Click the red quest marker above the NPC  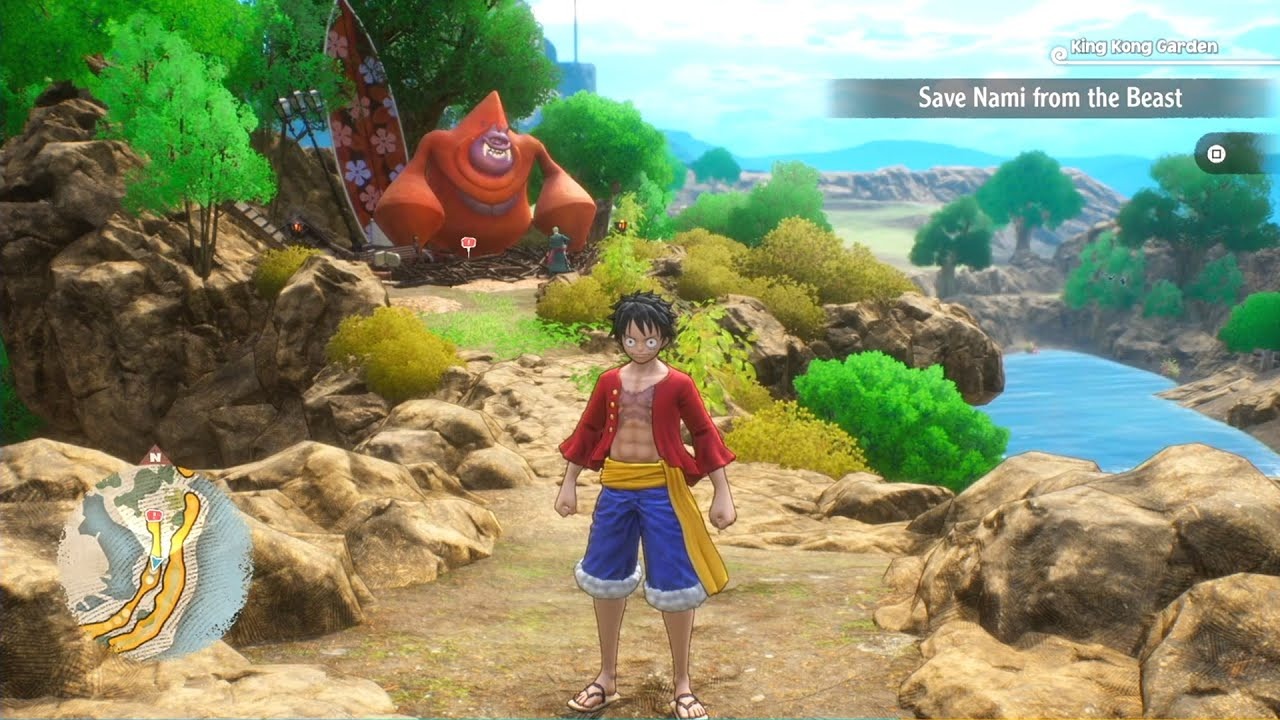coord(468,242)
